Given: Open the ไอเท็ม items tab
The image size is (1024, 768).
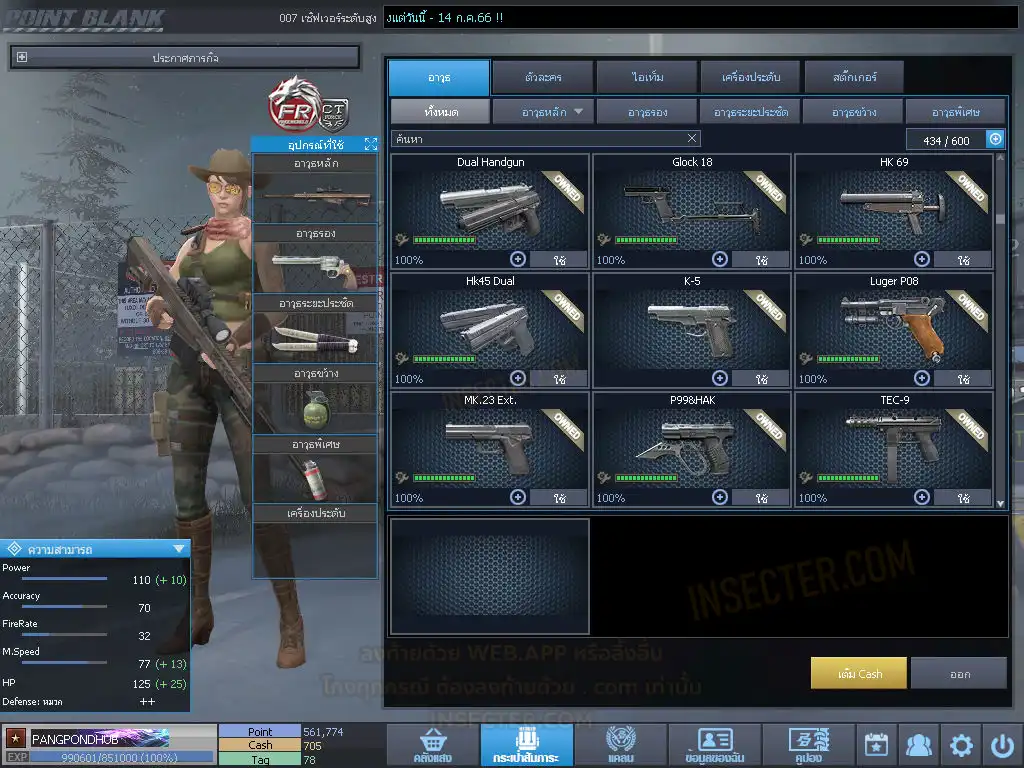Looking at the screenshot, I should (648, 77).
